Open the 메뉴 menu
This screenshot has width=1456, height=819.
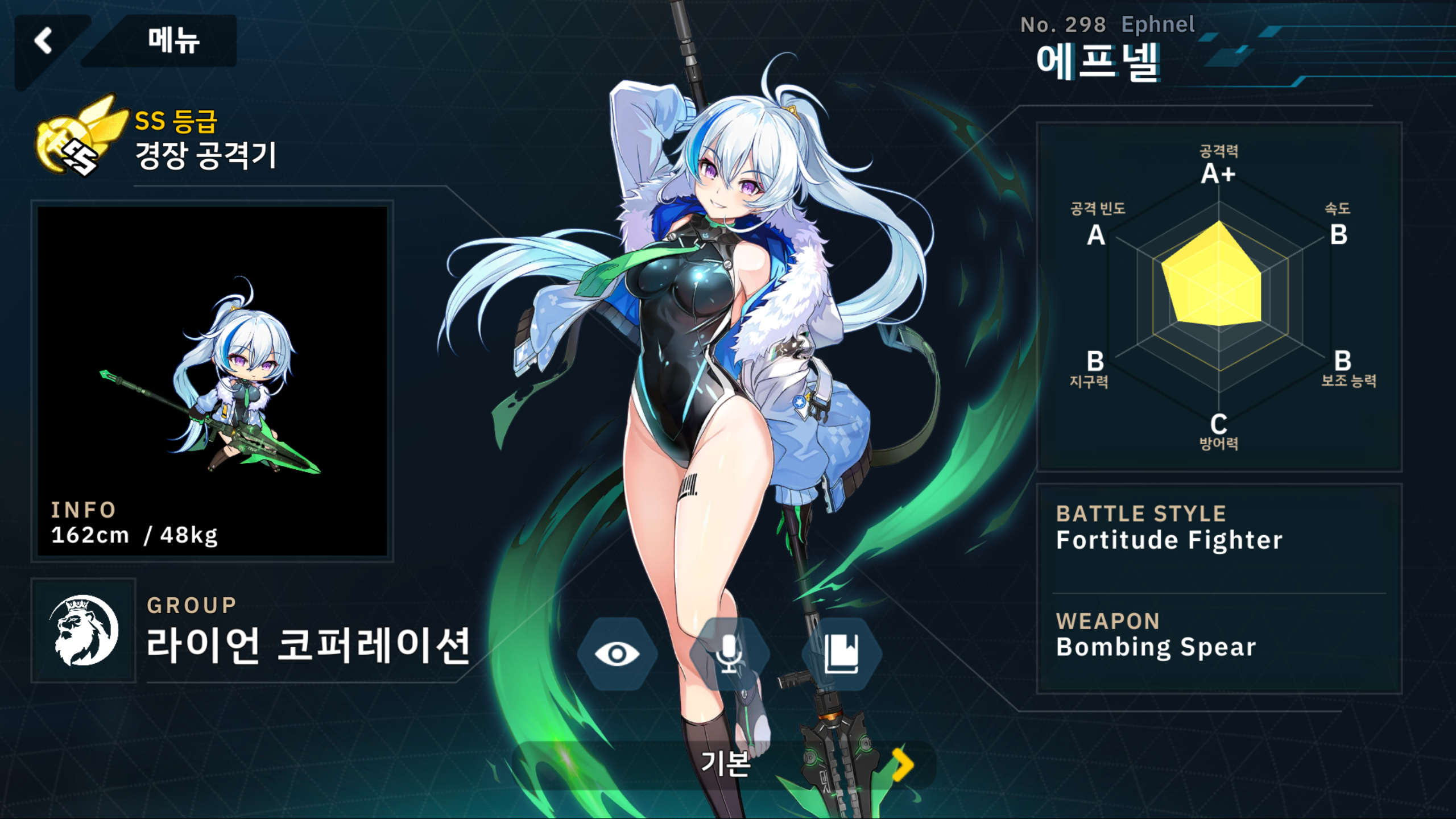(173, 41)
